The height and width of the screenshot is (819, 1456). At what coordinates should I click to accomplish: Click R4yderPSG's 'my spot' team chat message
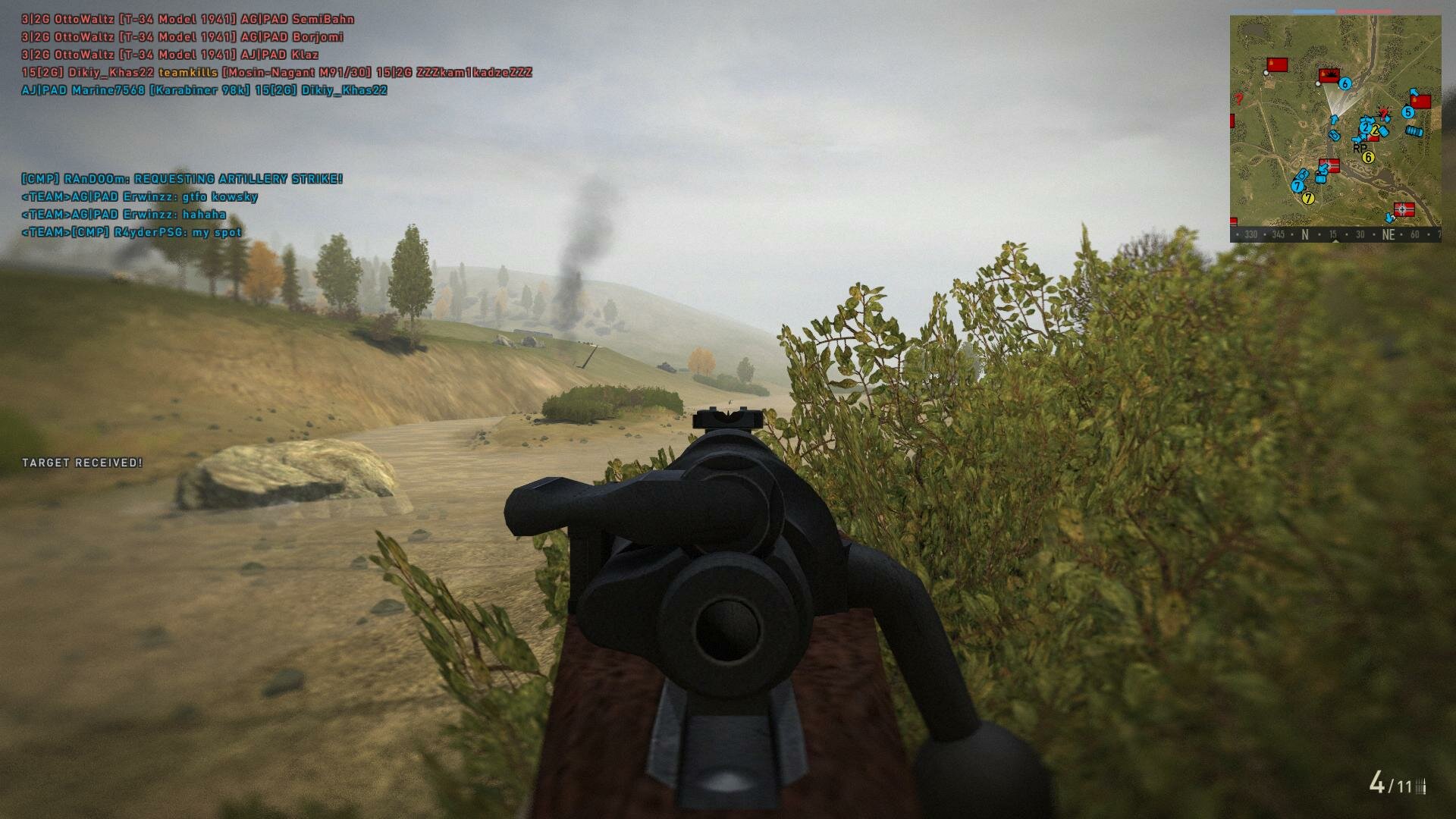tap(132, 233)
